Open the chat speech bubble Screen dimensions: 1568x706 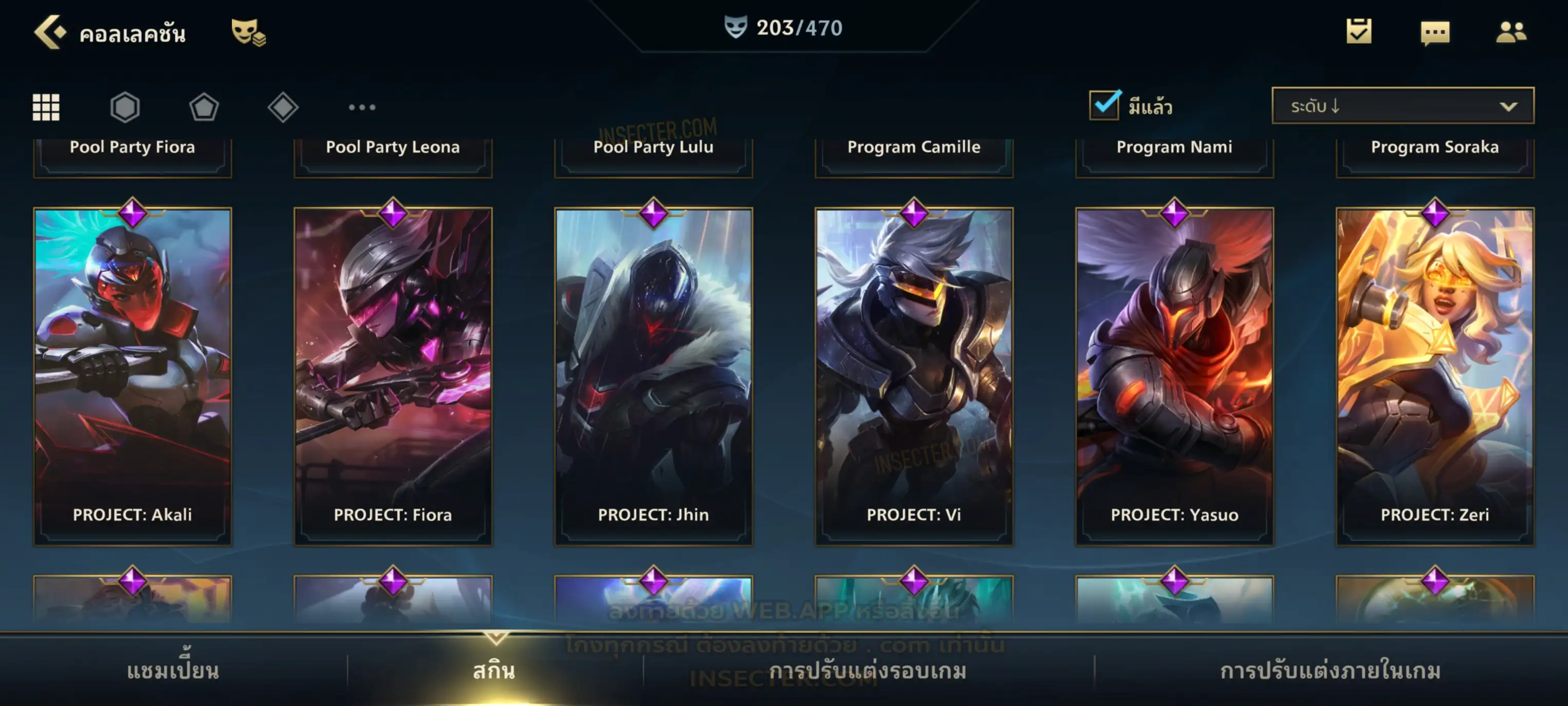(x=1435, y=33)
